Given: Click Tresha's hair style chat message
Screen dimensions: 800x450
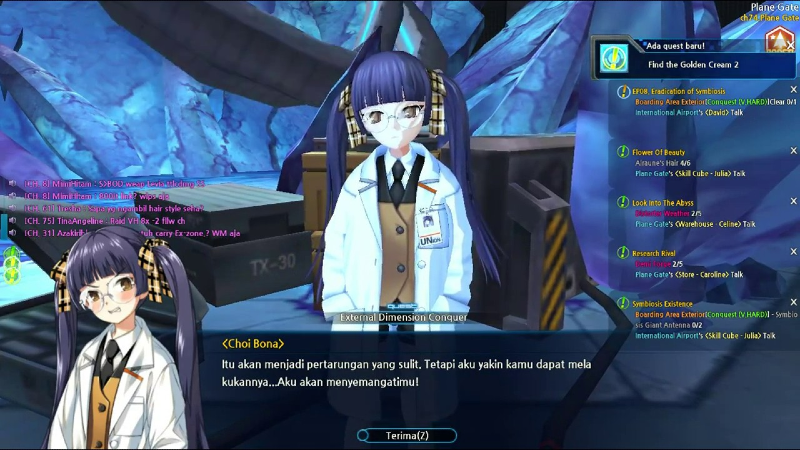Looking at the screenshot, I should 110,208.
